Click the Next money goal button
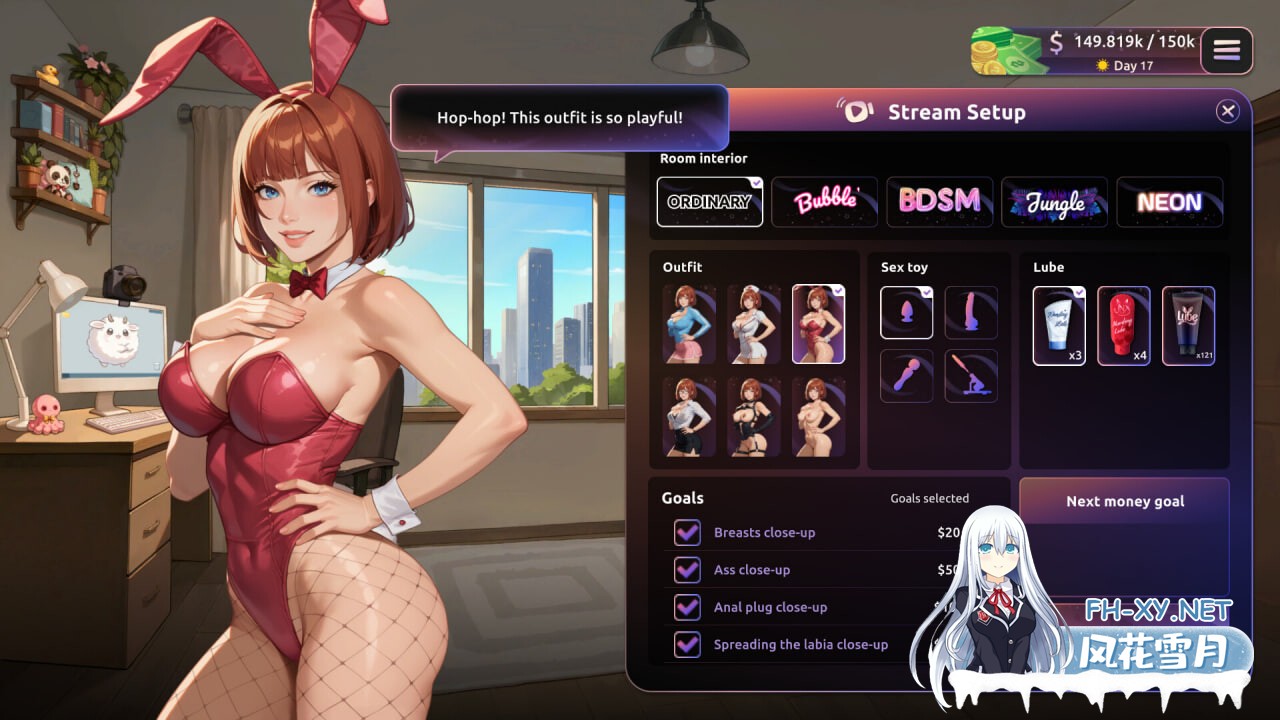Image resolution: width=1280 pixels, height=720 pixels. (x=1124, y=501)
